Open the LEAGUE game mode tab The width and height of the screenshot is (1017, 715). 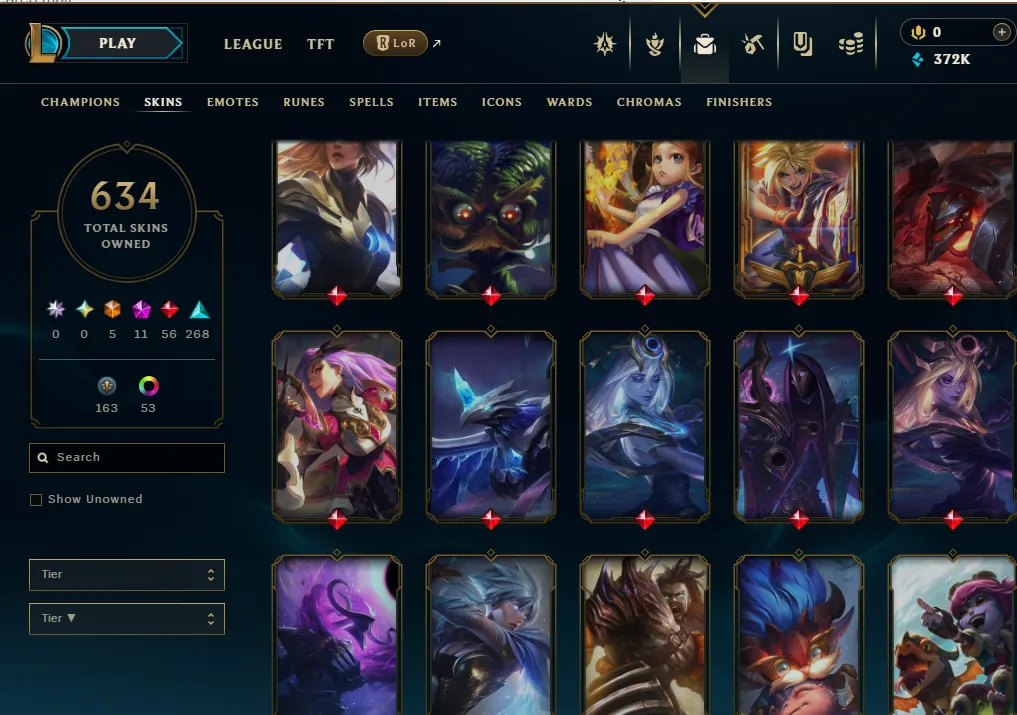[x=253, y=44]
